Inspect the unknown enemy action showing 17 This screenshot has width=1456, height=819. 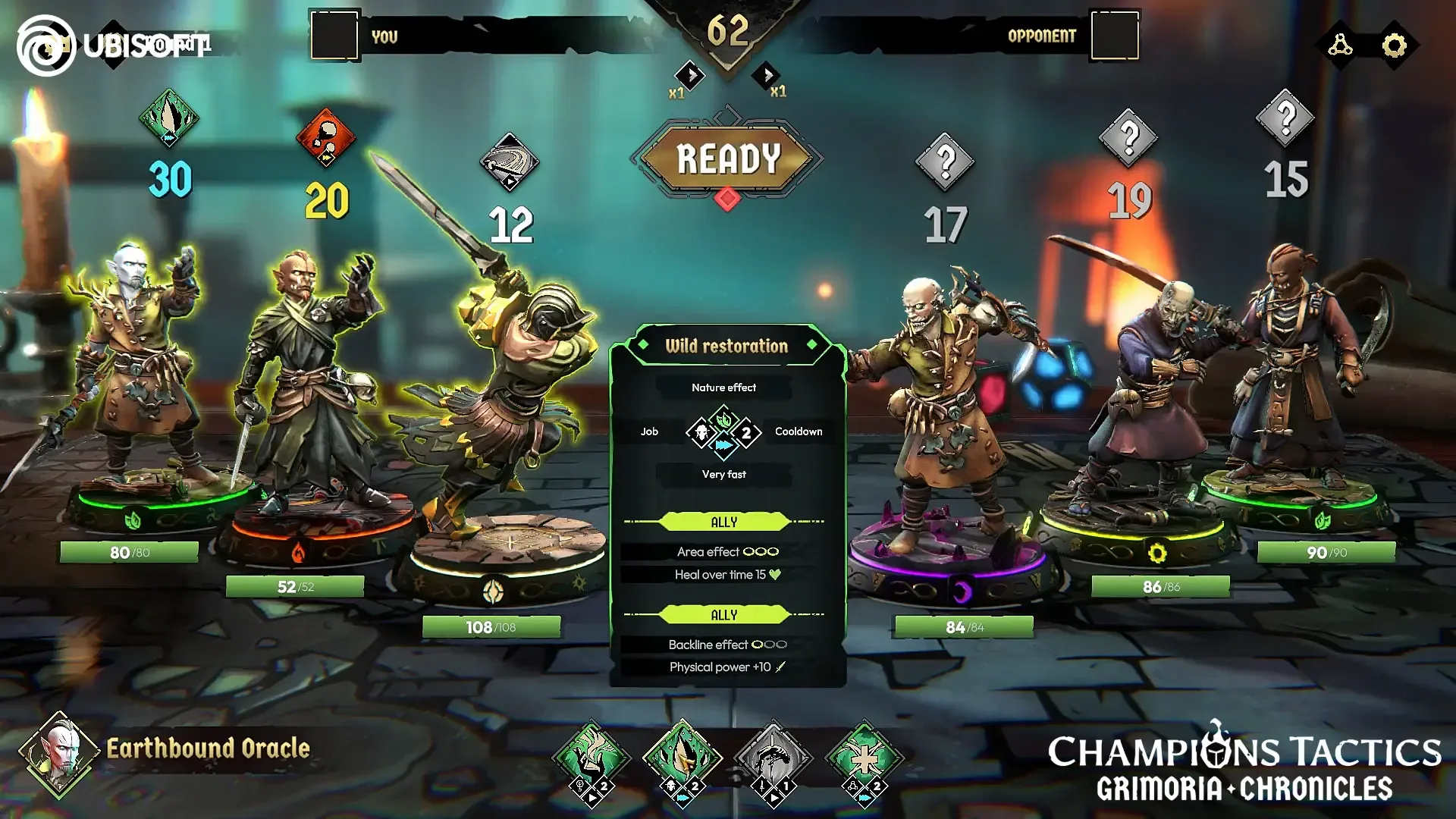[x=945, y=161]
